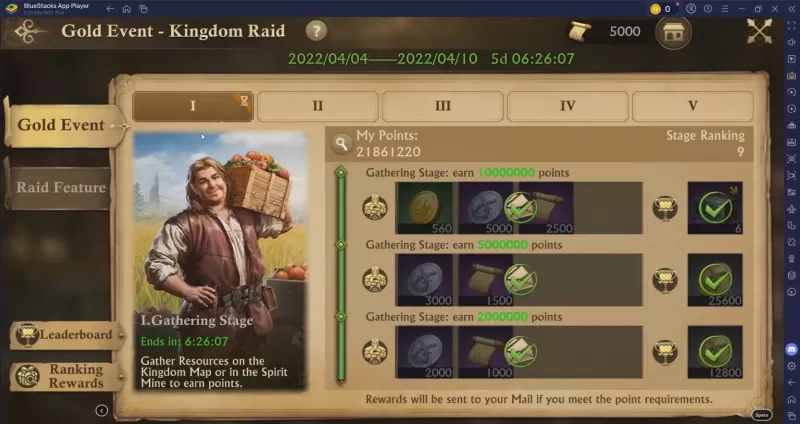Switch to stage V tab
Viewport: 800px width, 424px height.
click(x=692, y=106)
